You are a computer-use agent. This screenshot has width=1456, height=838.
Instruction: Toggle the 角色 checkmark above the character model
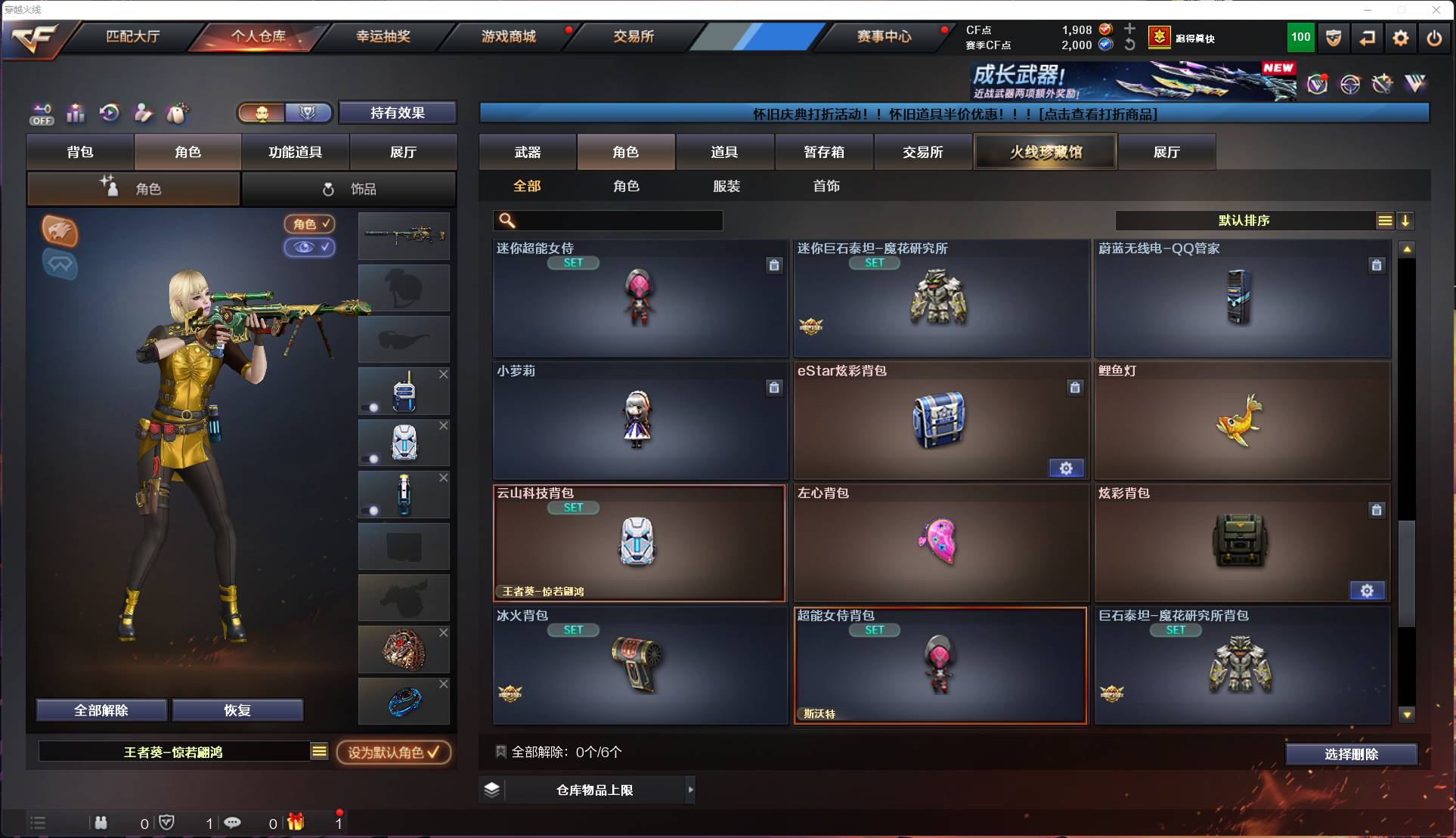(x=309, y=224)
